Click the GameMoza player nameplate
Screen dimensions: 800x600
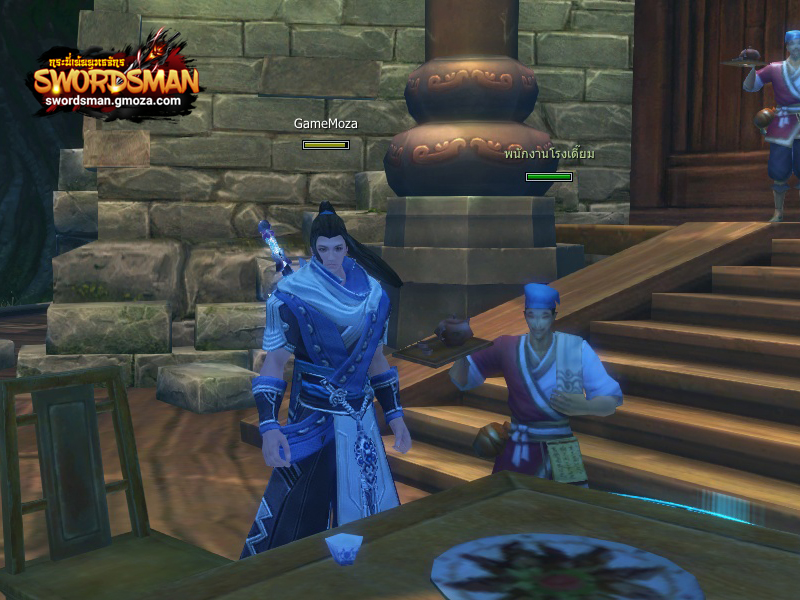325,124
